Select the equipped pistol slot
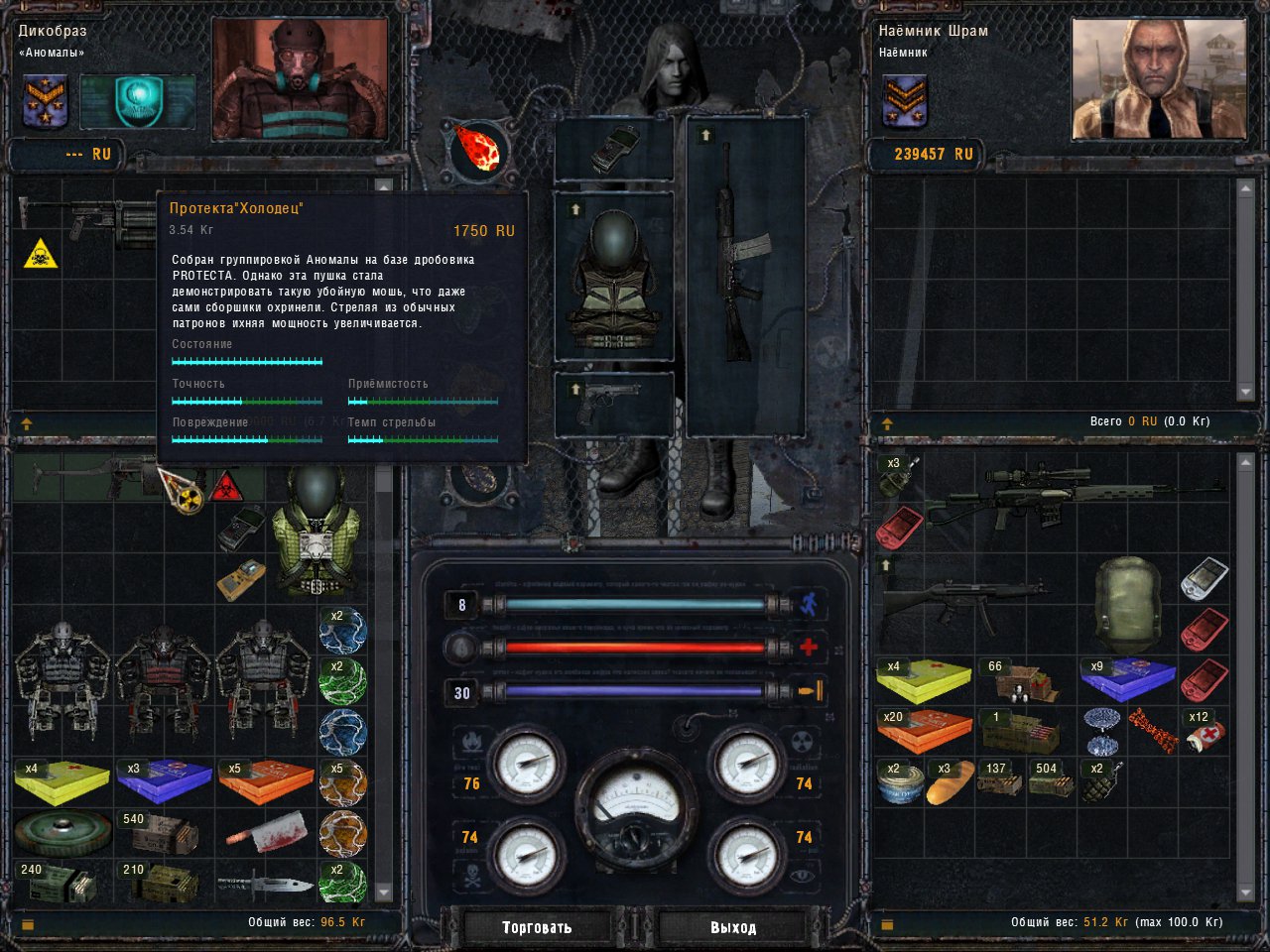The height and width of the screenshot is (952, 1270). 613,404
